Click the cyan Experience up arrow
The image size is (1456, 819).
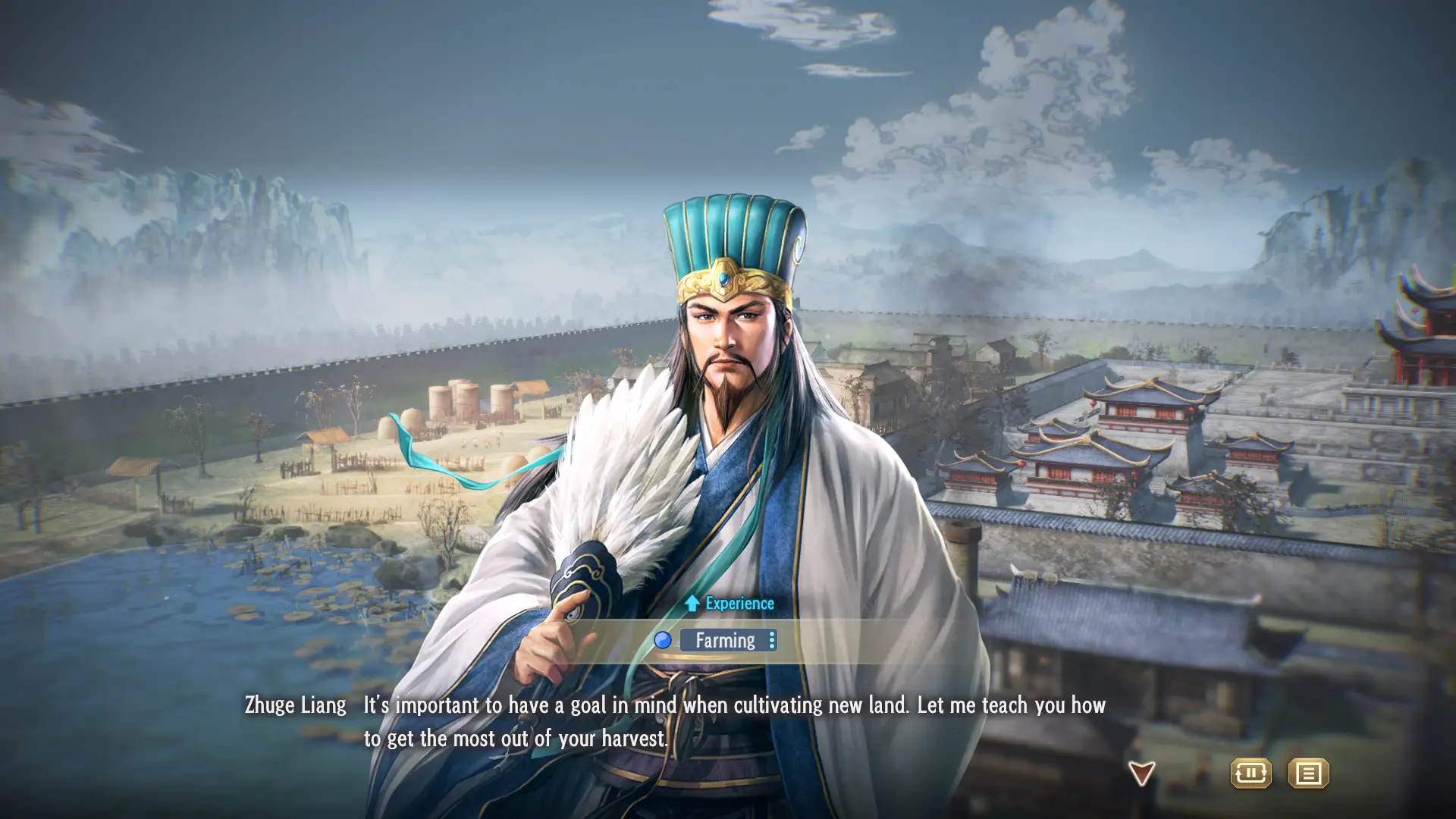point(691,604)
